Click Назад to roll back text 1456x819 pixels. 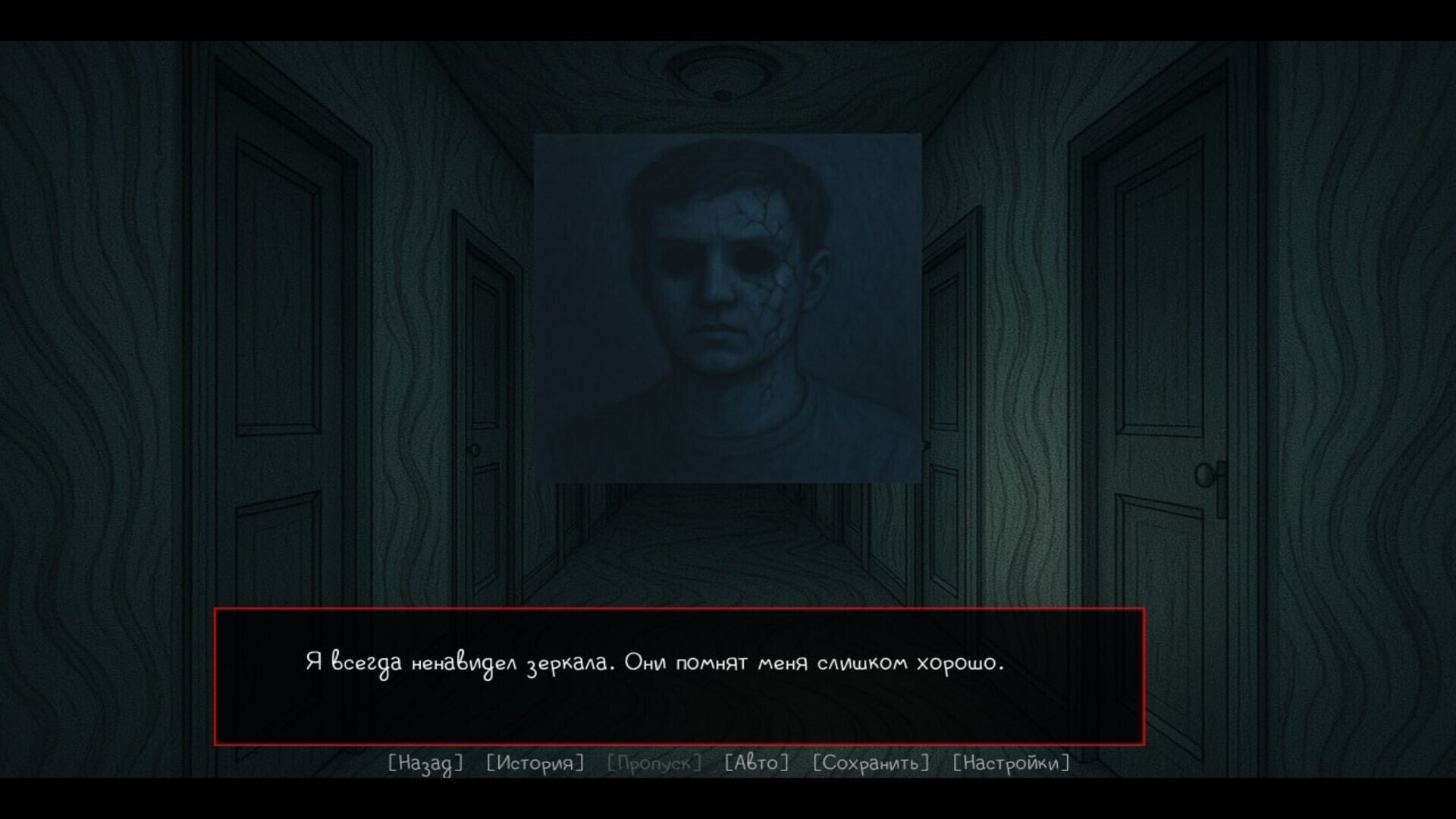click(x=425, y=764)
